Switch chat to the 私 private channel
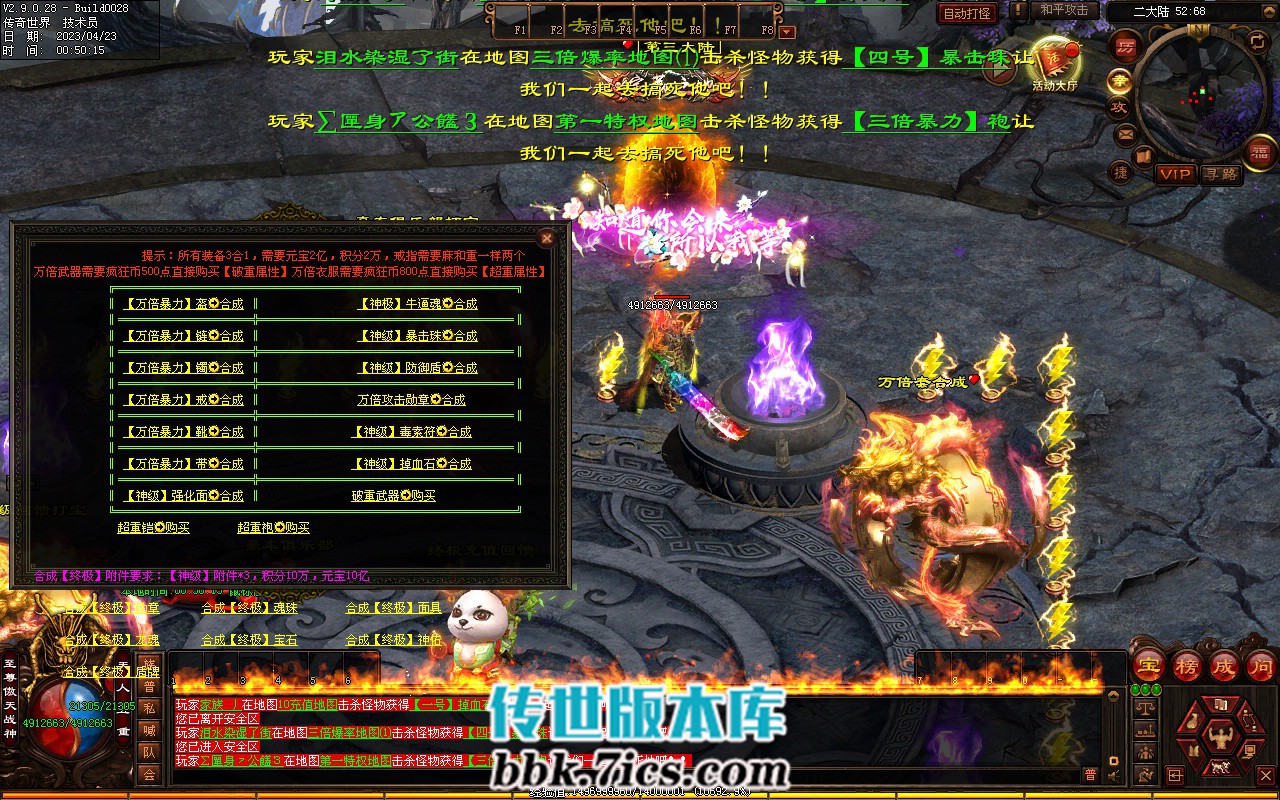The height and width of the screenshot is (800, 1280). point(148,707)
